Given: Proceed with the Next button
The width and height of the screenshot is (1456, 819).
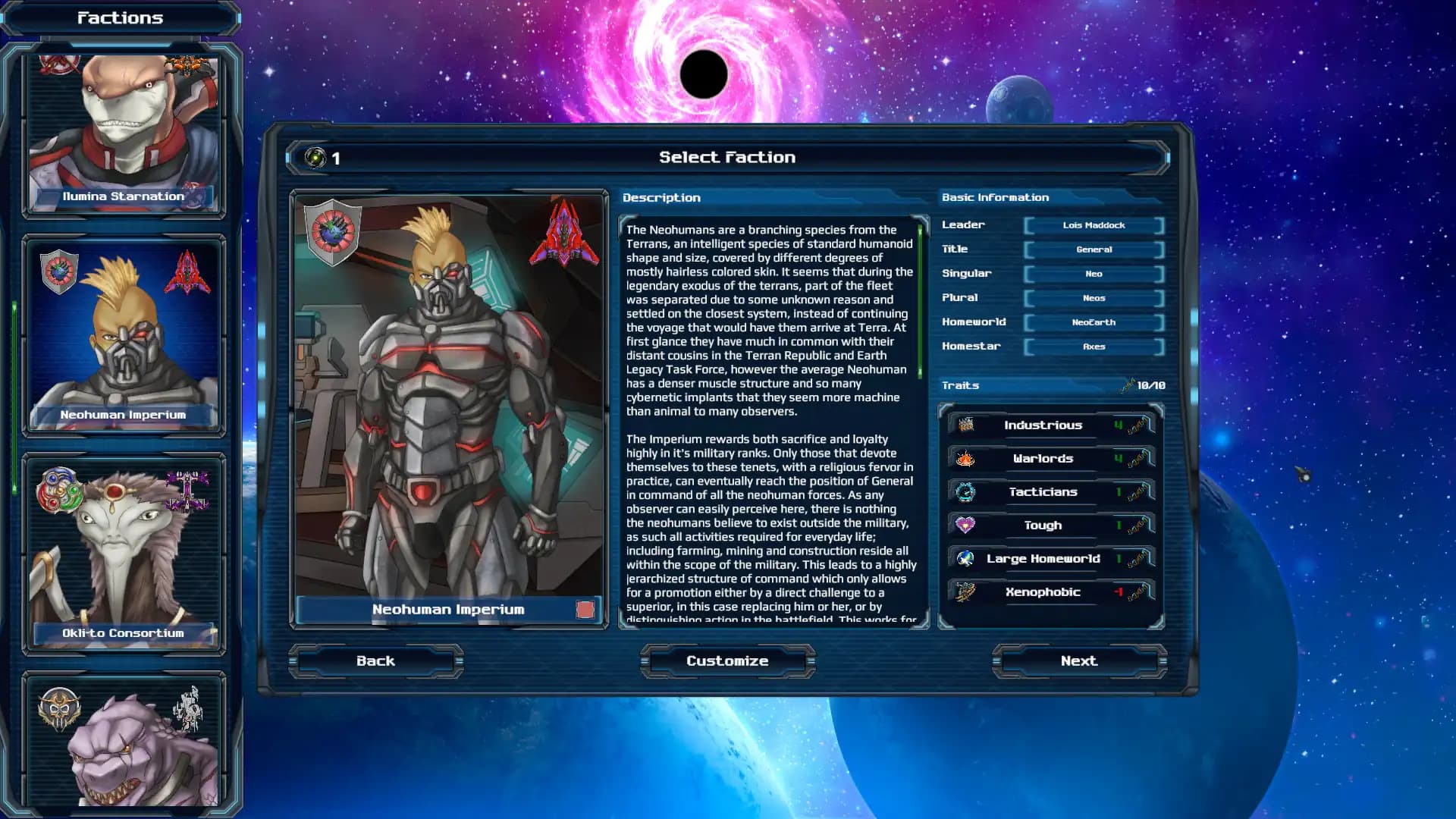Looking at the screenshot, I should 1078,661.
